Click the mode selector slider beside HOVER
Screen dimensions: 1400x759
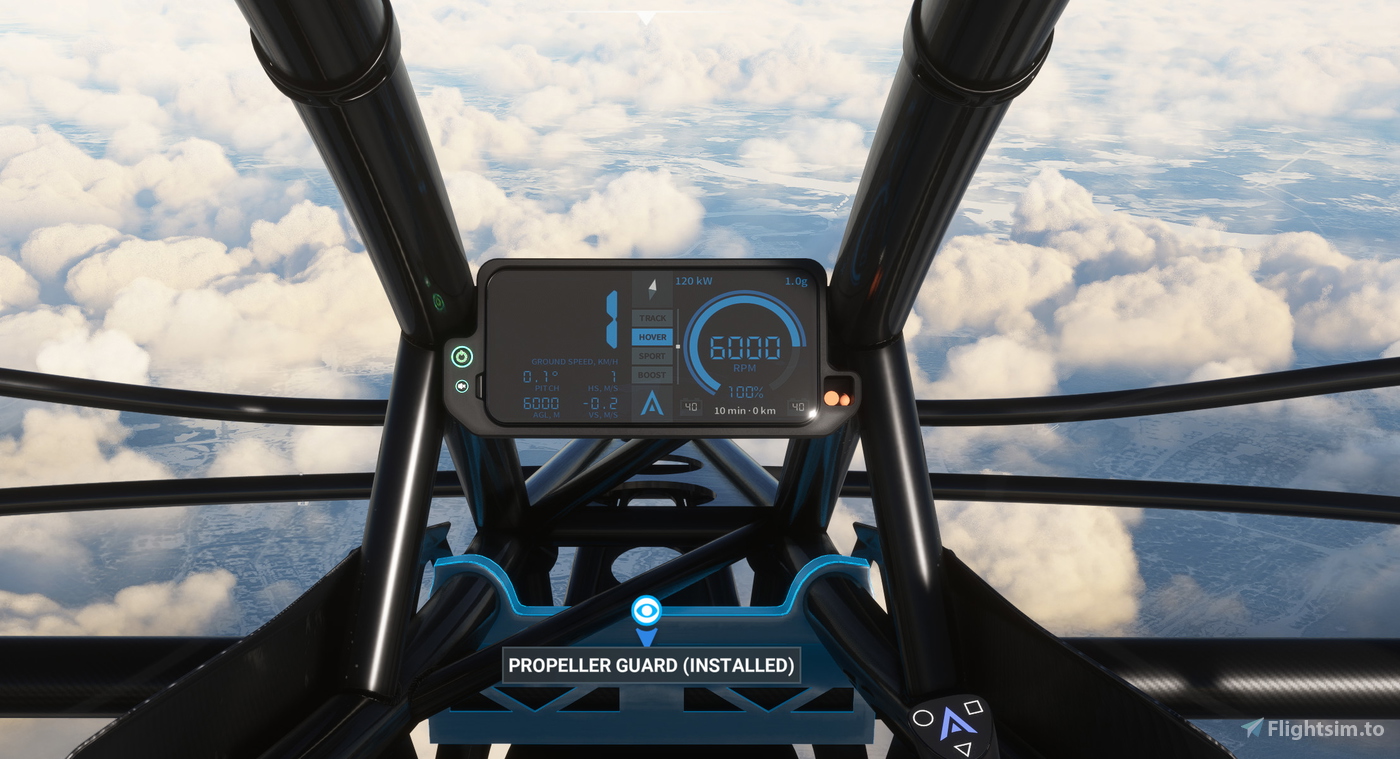coord(678,345)
